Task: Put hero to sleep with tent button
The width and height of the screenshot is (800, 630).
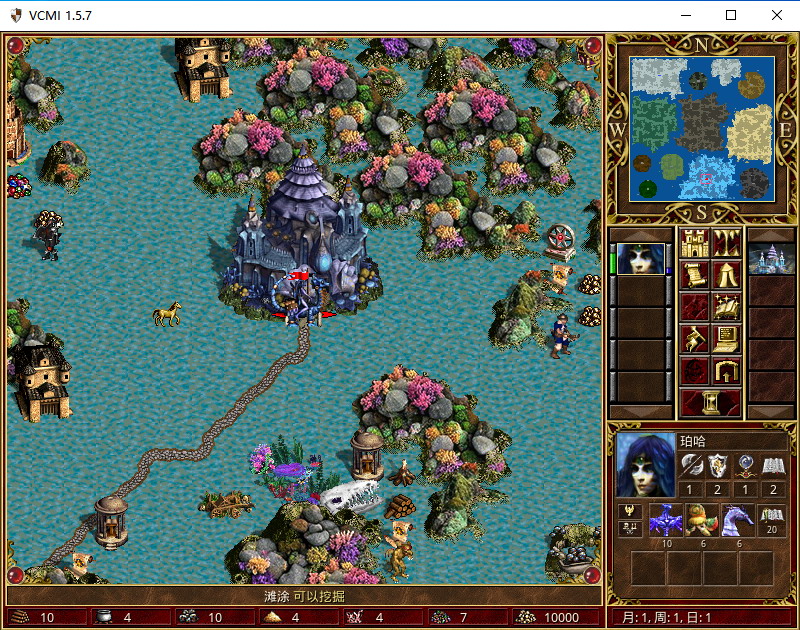Action: pos(726,275)
